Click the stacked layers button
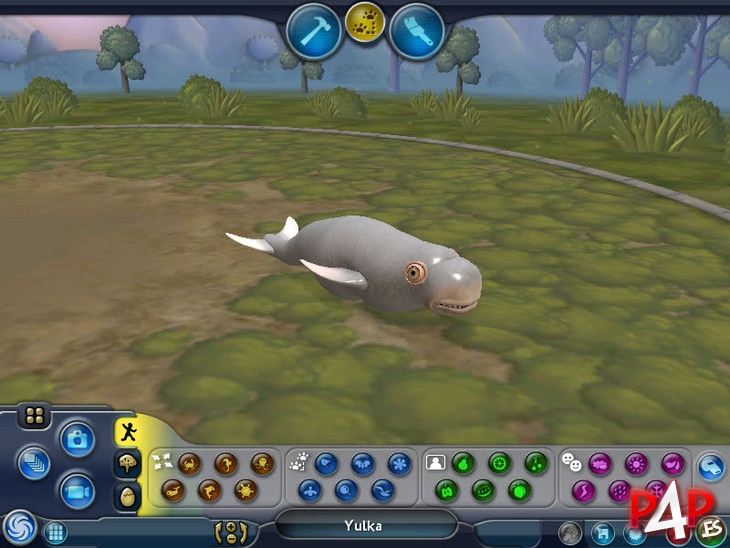The width and height of the screenshot is (730, 548). (33, 462)
